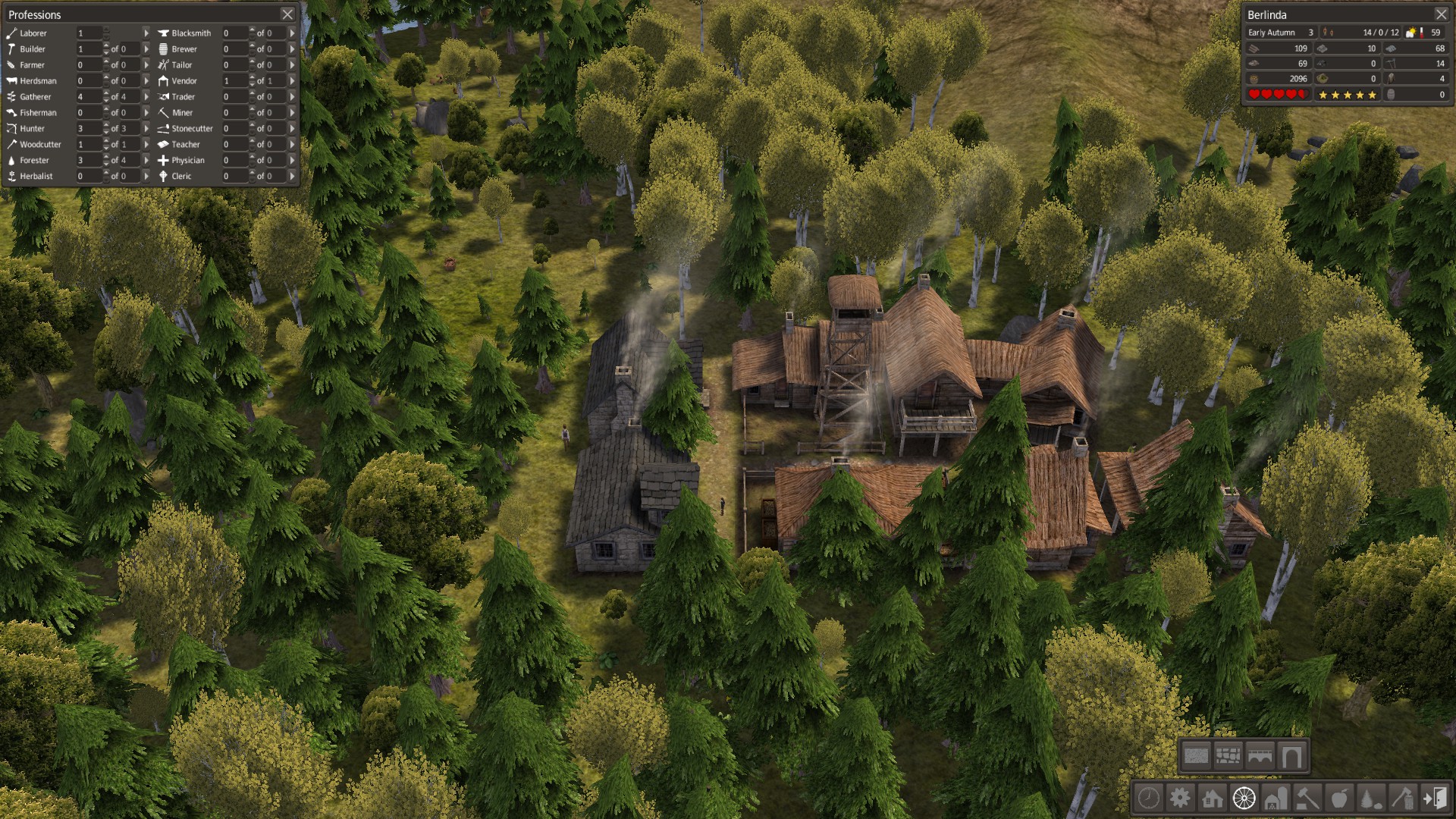Viewport: 1456px width, 819px height.
Task: Close the Berlinda town status window
Action: (1441, 14)
